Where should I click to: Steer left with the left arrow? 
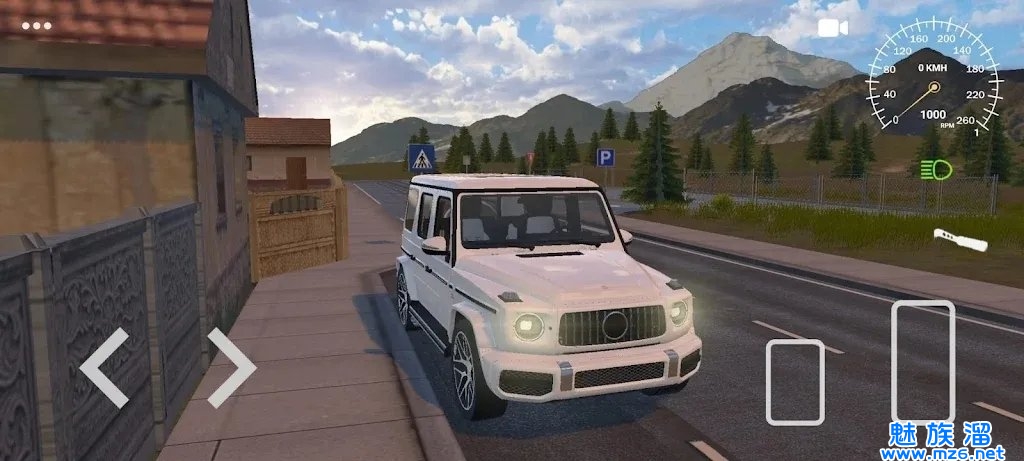click(104, 367)
